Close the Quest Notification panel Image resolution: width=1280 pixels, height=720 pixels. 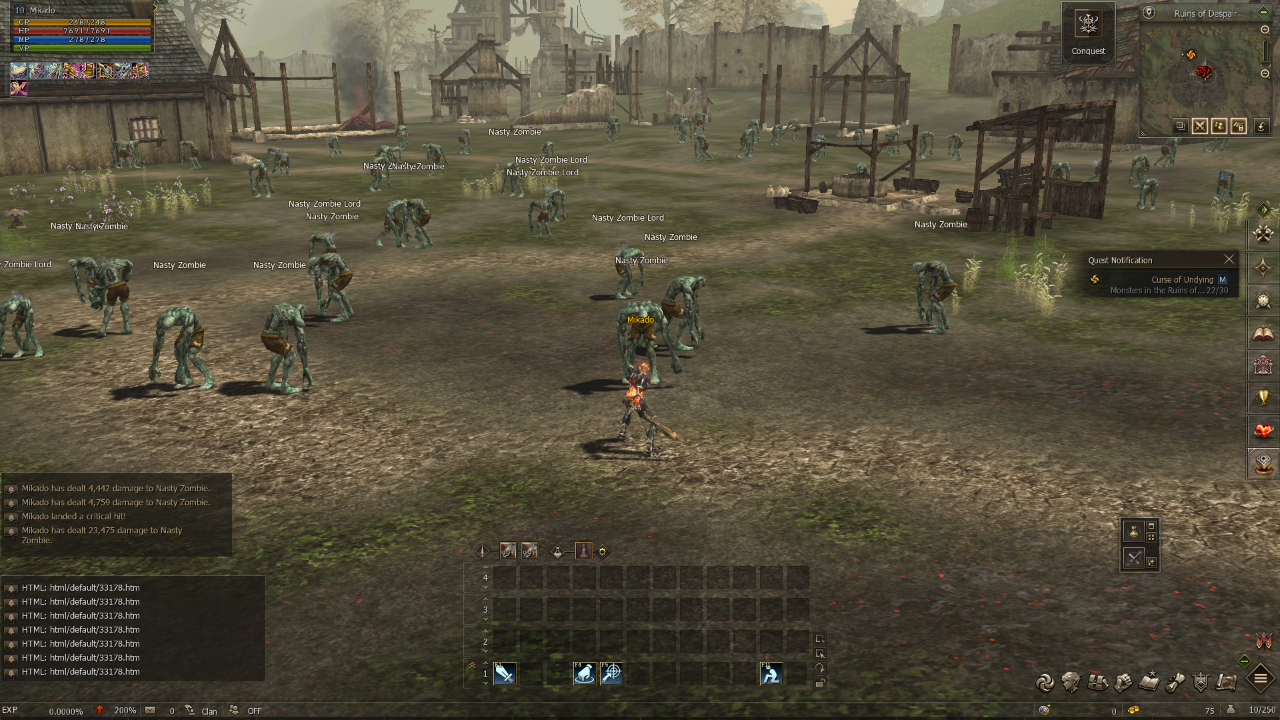coord(1229,260)
